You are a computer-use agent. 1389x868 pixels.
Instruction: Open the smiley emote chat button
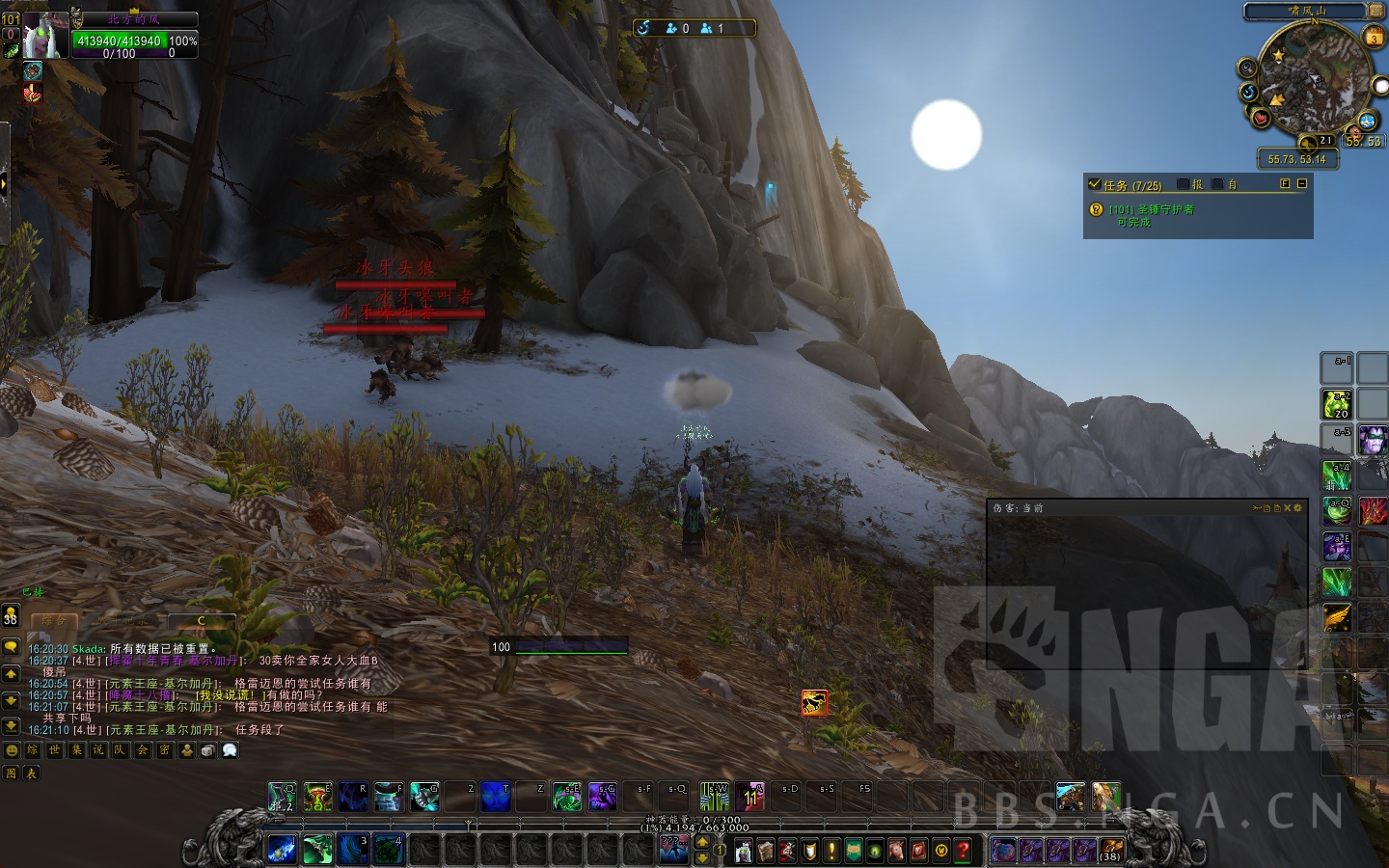pyautogui.click(x=12, y=749)
